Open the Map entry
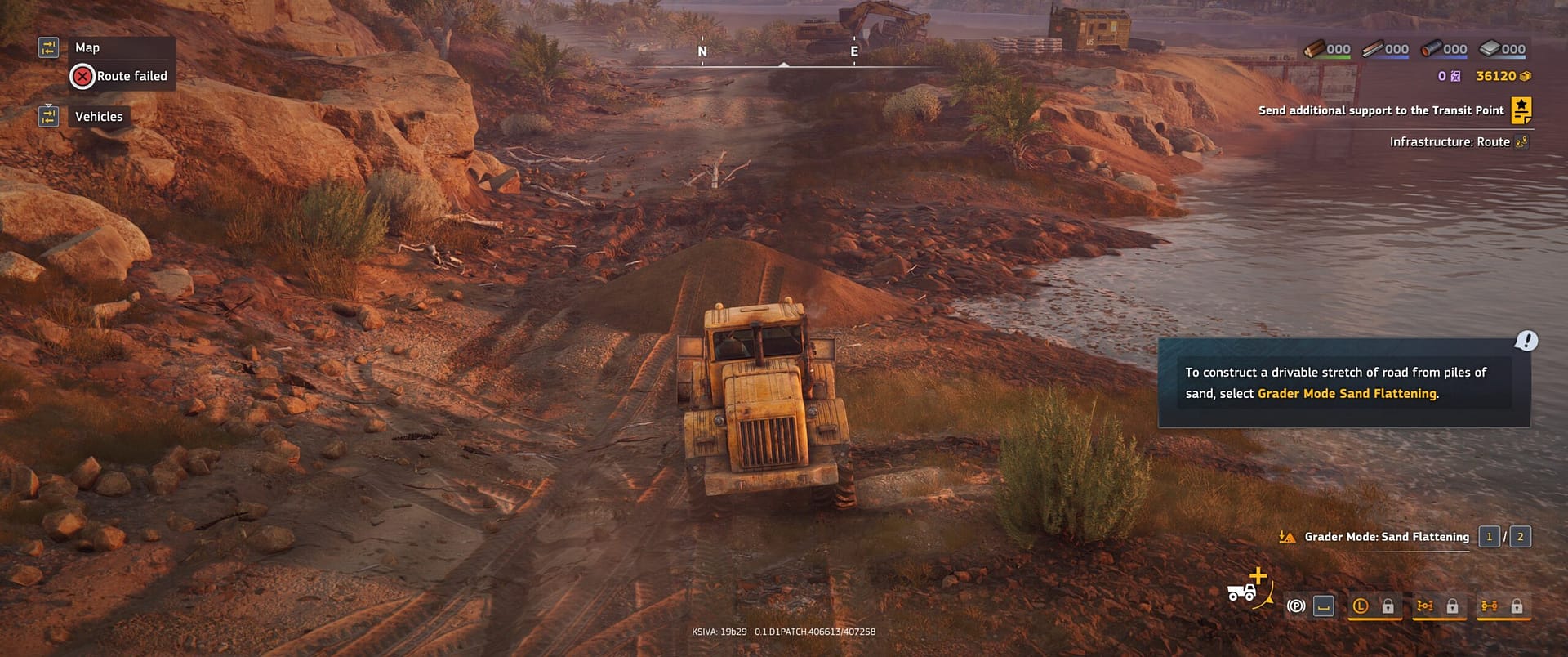 87,47
